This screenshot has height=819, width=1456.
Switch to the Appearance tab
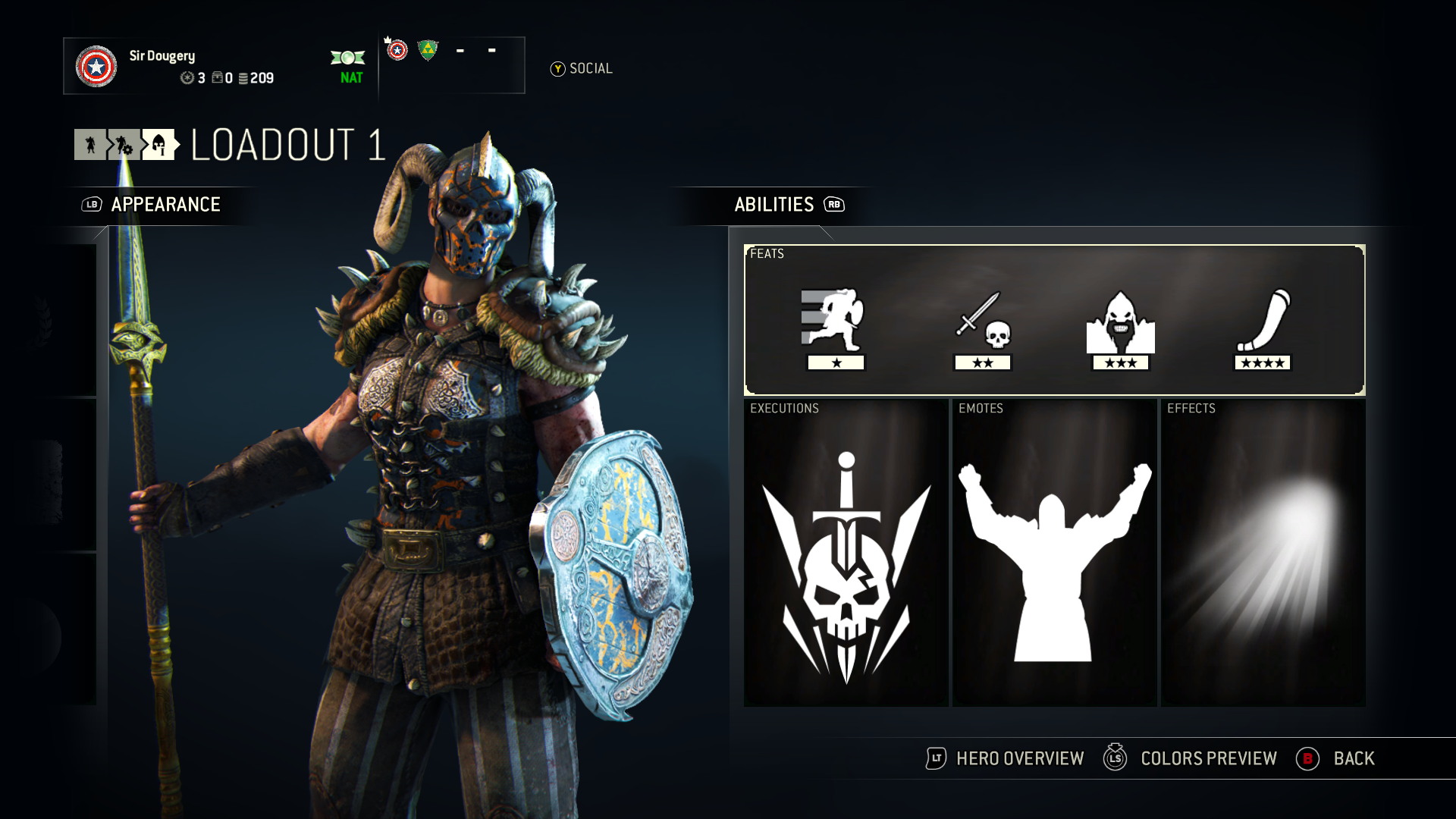point(165,205)
